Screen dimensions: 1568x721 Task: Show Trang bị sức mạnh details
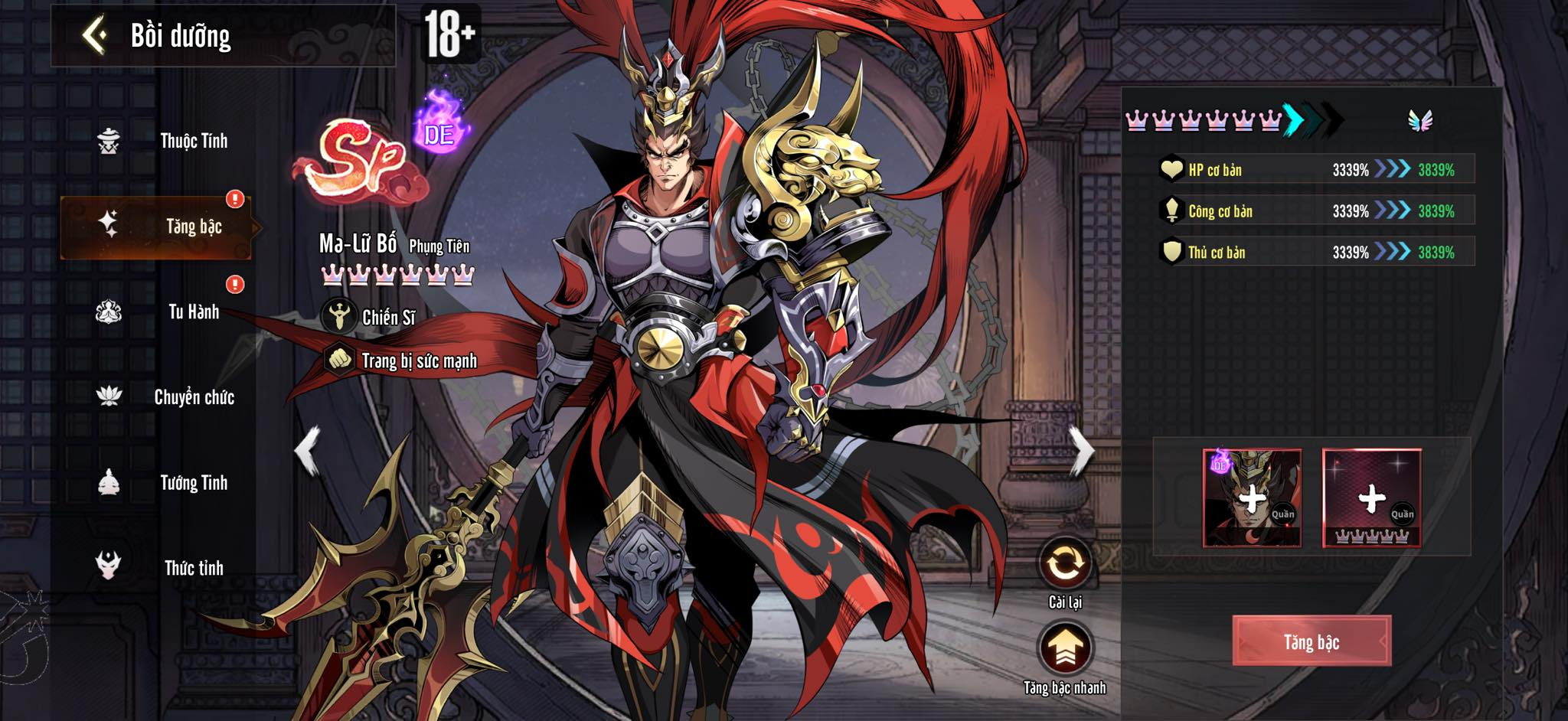(x=402, y=360)
